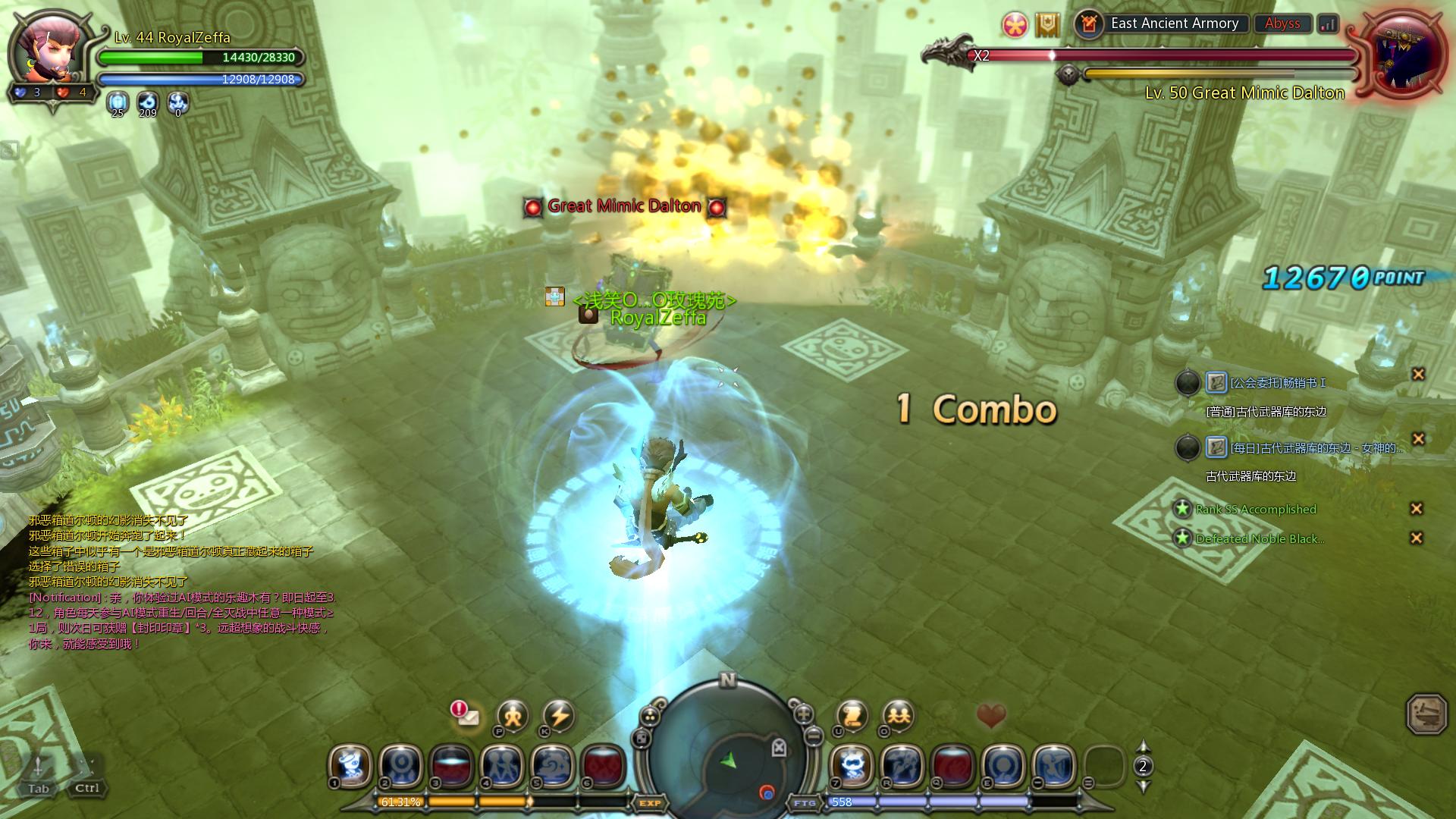The width and height of the screenshot is (1456, 819).
Task: Select the guild commission 畅销书 I quest
Action: pyautogui.click(x=1278, y=383)
